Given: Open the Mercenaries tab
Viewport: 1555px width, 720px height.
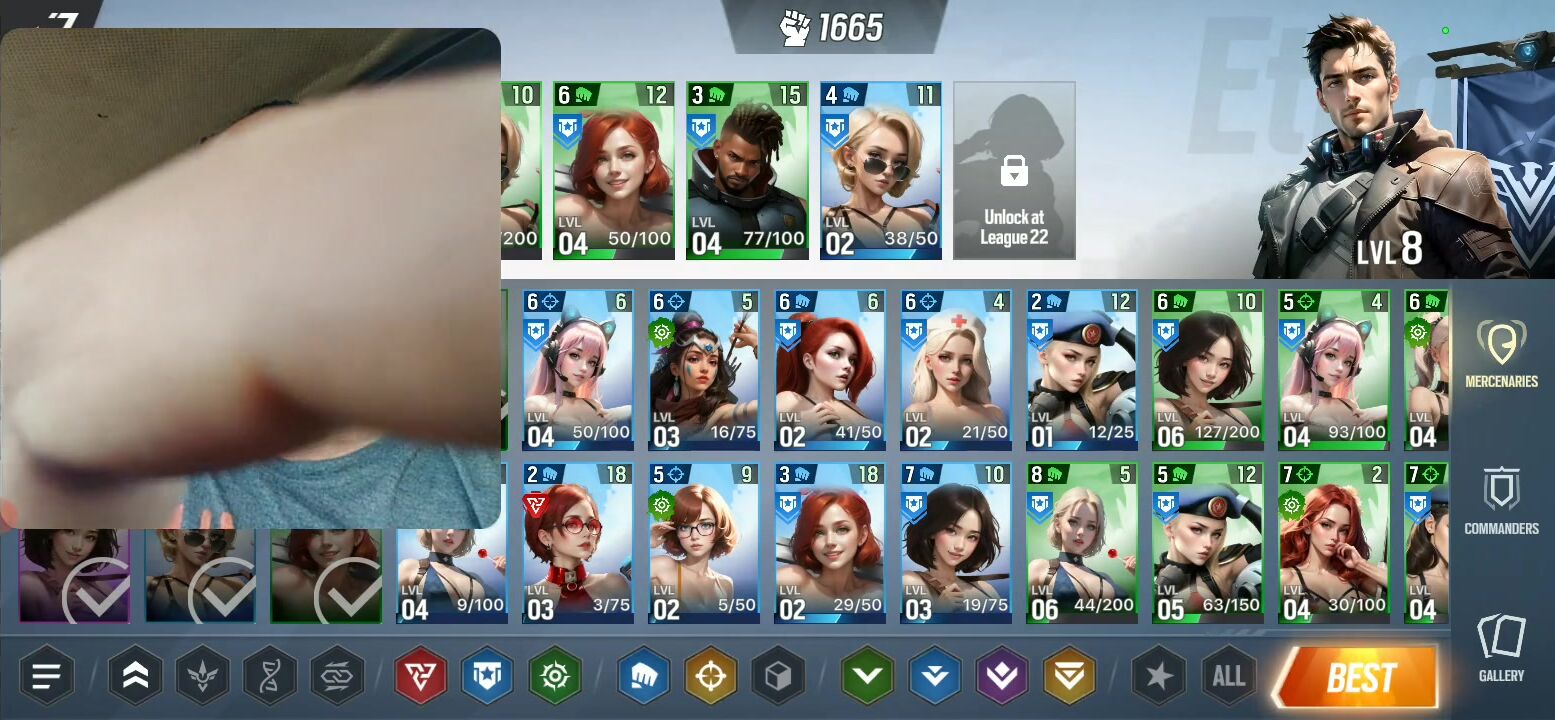Looking at the screenshot, I should [x=1501, y=353].
